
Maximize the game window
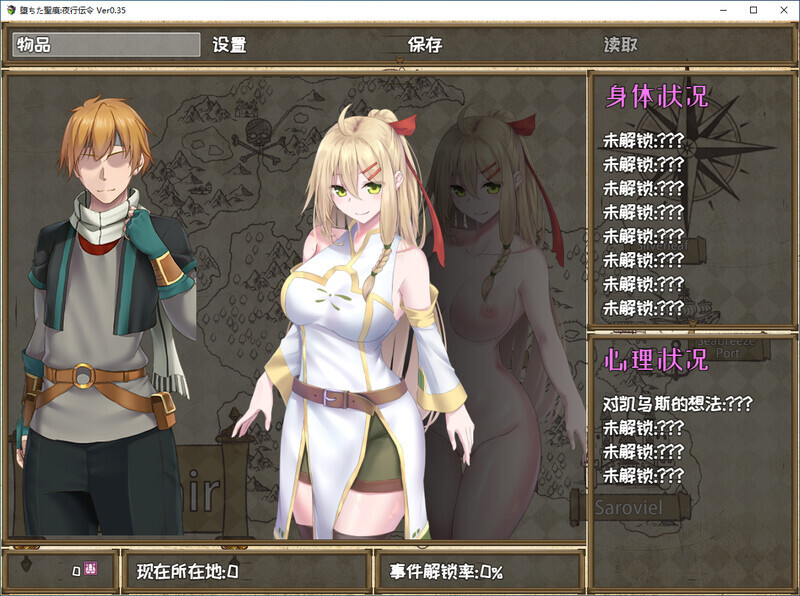(753, 9)
